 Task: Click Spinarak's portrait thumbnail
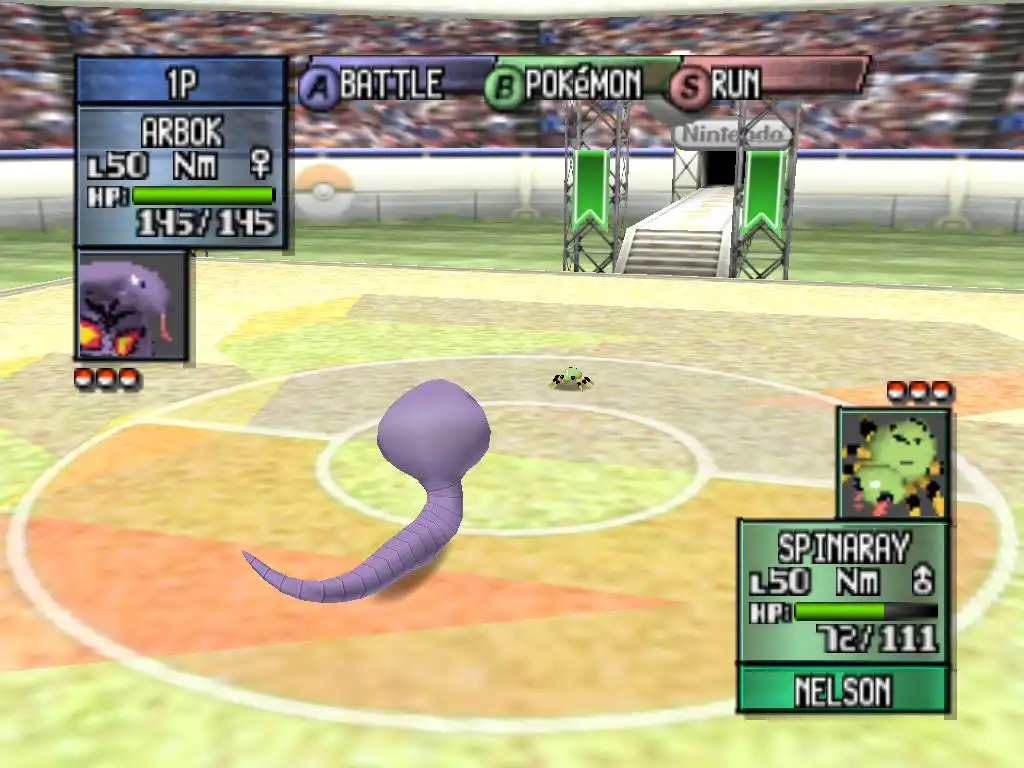(x=893, y=462)
